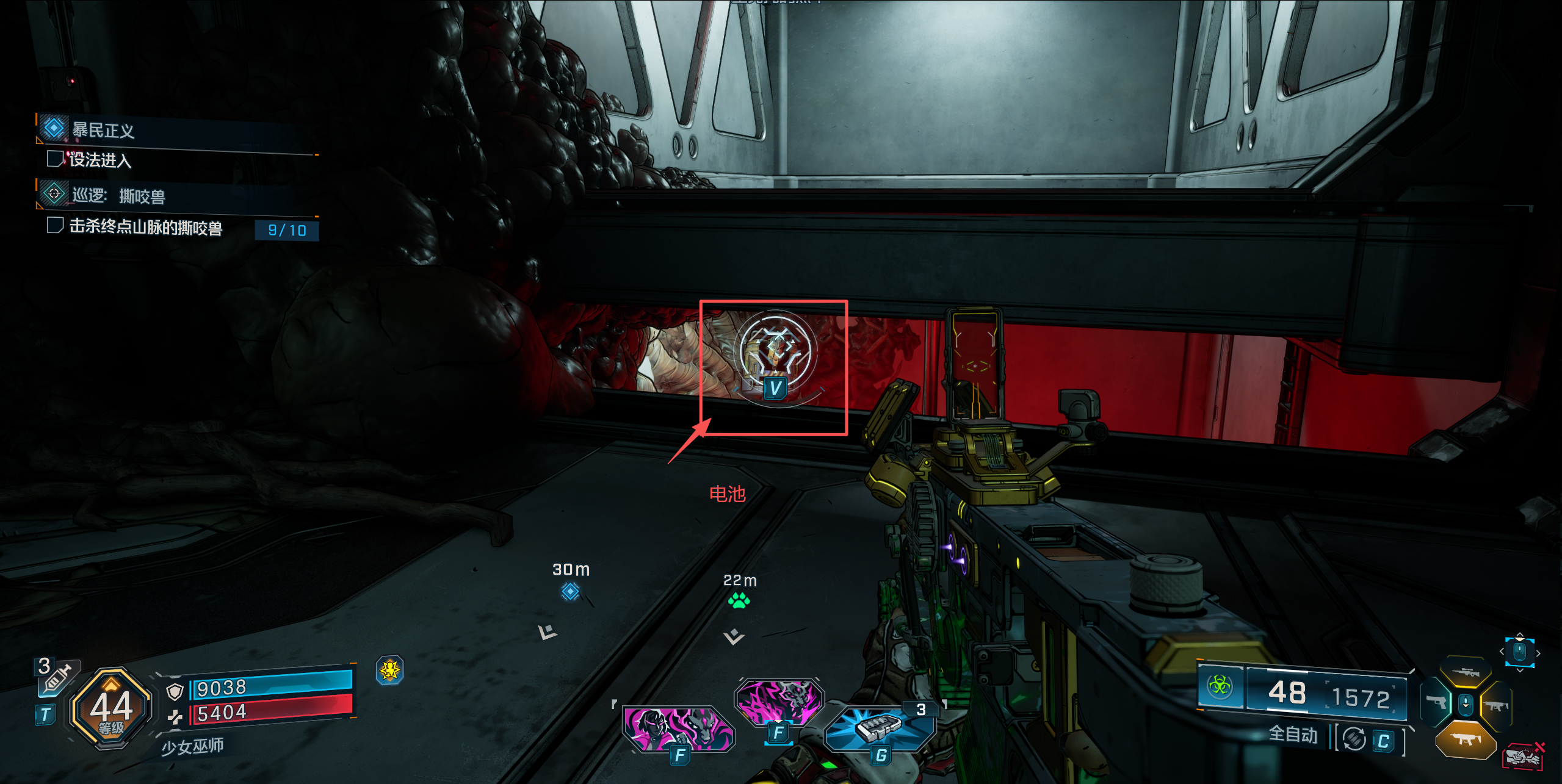1562x784 pixels.
Task: Select the 暴民正义 mission tracker entry
Action: pyautogui.click(x=103, y=130)
